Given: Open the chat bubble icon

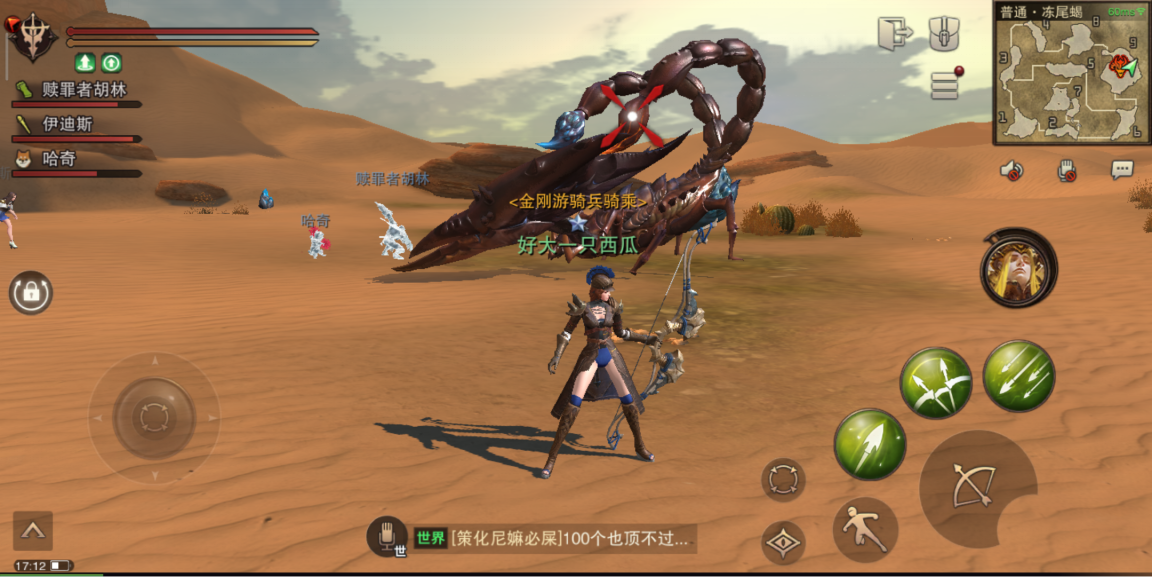Looking at the screenshot, I should 1122,170.
